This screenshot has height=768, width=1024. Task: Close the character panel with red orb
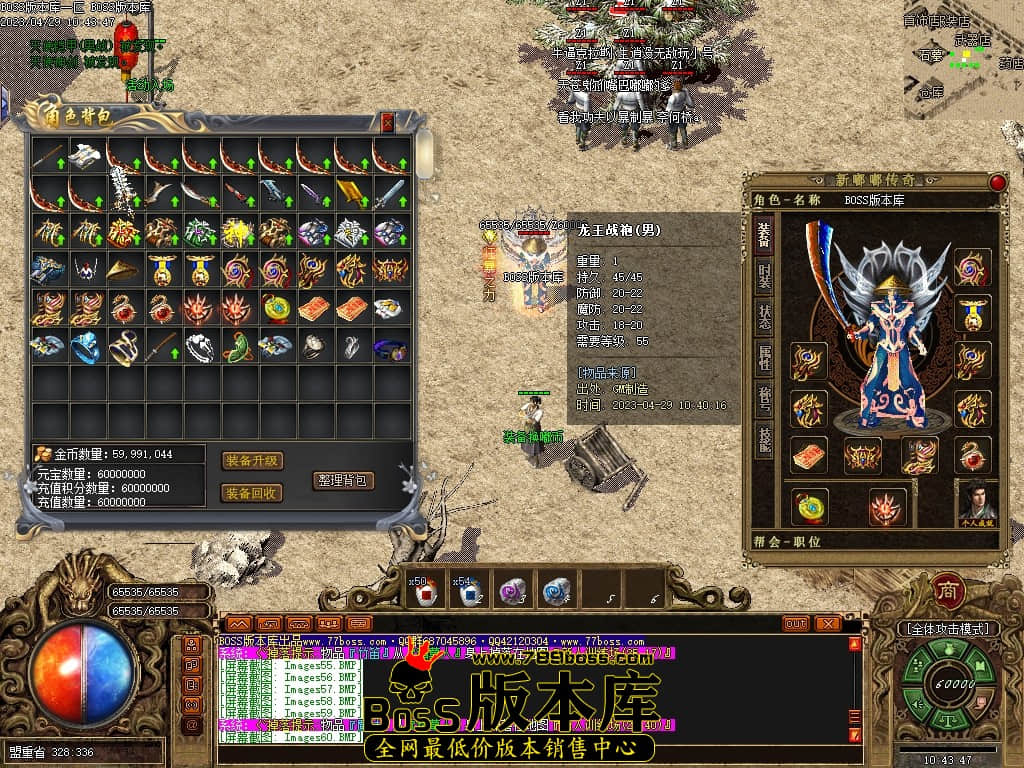[x=997, y=182]
